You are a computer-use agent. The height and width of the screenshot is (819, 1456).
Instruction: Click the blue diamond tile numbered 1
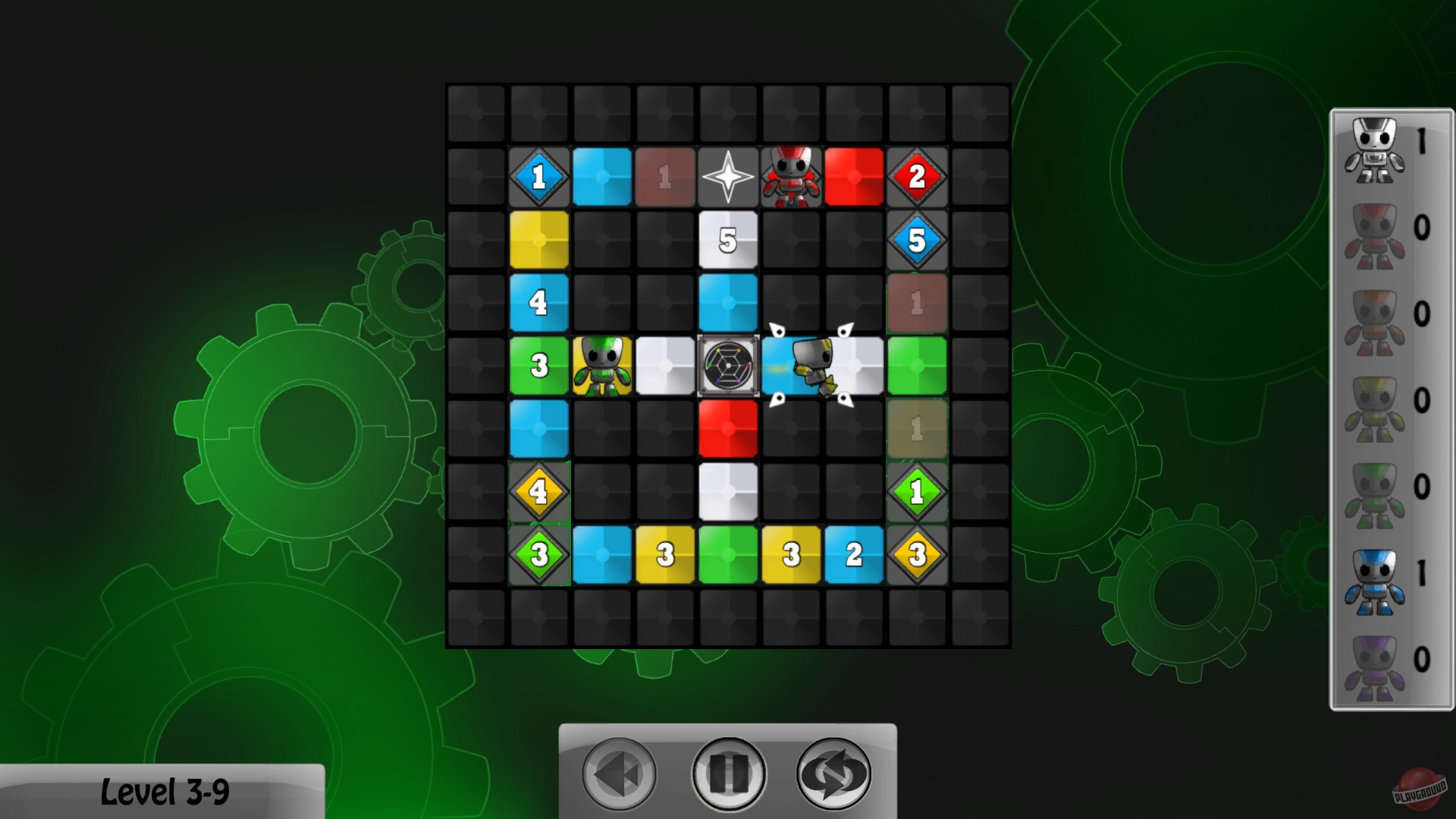click(x=539, y=176)
